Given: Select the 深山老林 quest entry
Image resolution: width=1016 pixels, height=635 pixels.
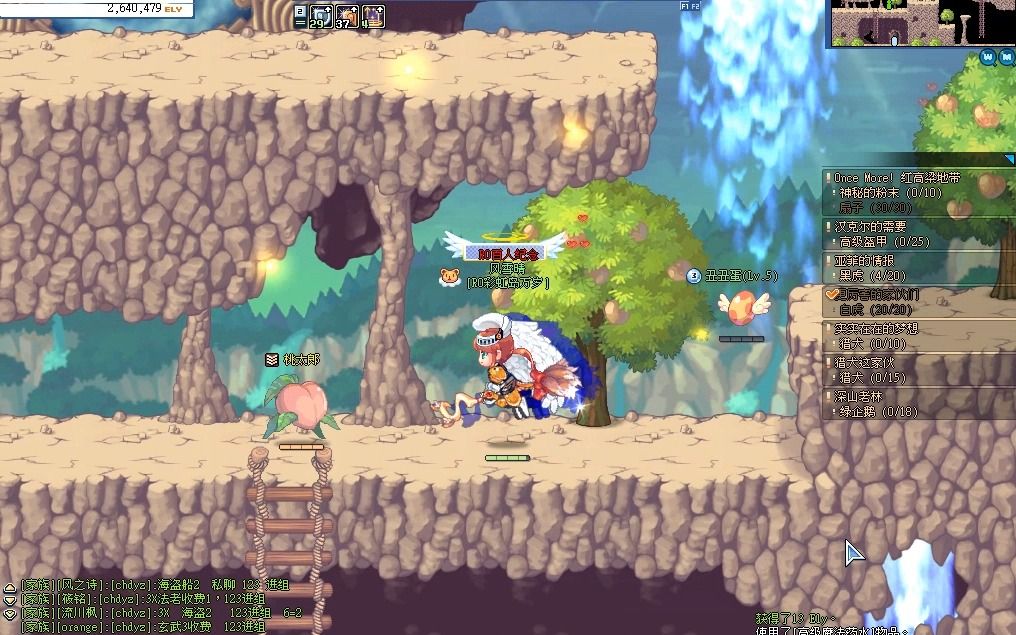Looking at the screenshot, I should pyautogui.click(x=862, y=396).
